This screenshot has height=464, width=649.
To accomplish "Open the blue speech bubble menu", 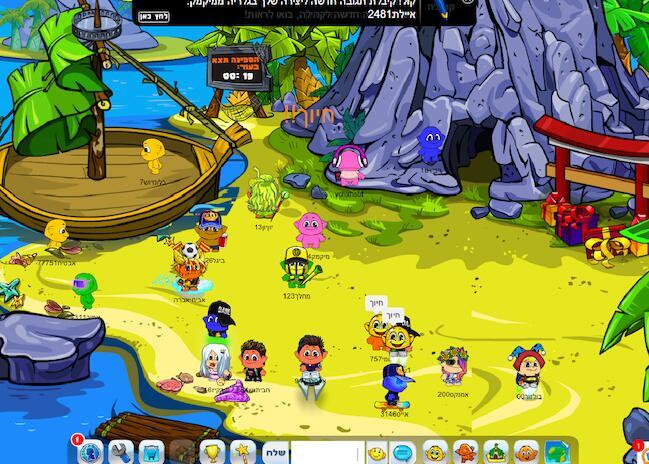I will (403, 453).
